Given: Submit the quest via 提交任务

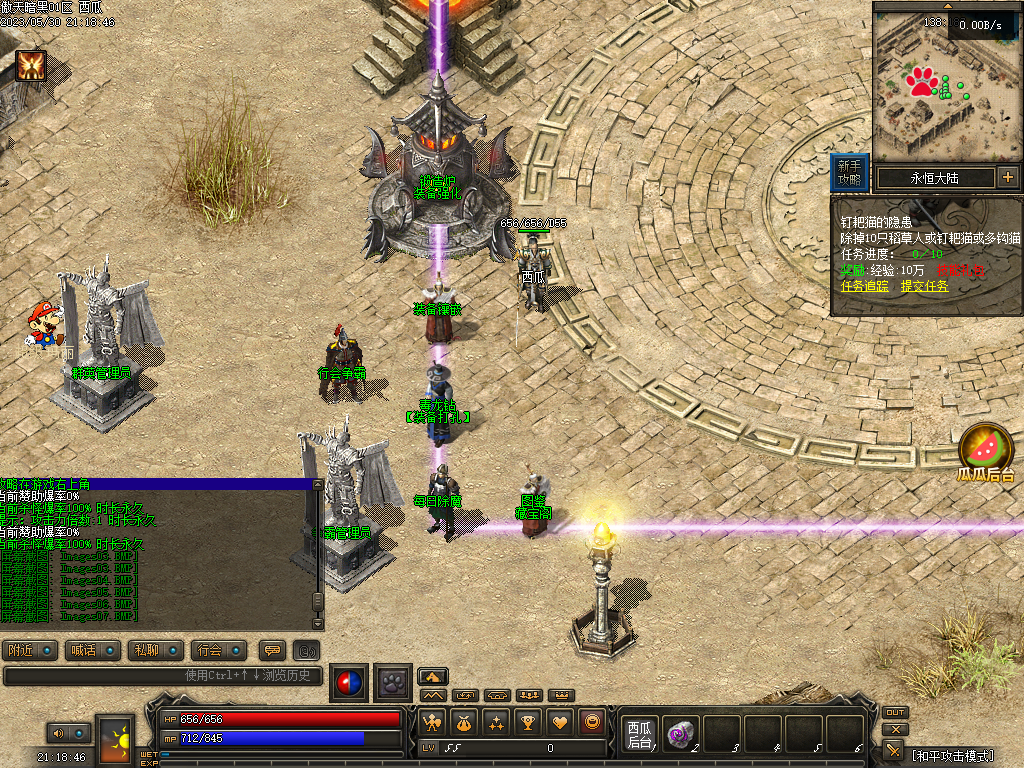Looking at the screenshot, I should pyautogui.click(x=924, y=286).
